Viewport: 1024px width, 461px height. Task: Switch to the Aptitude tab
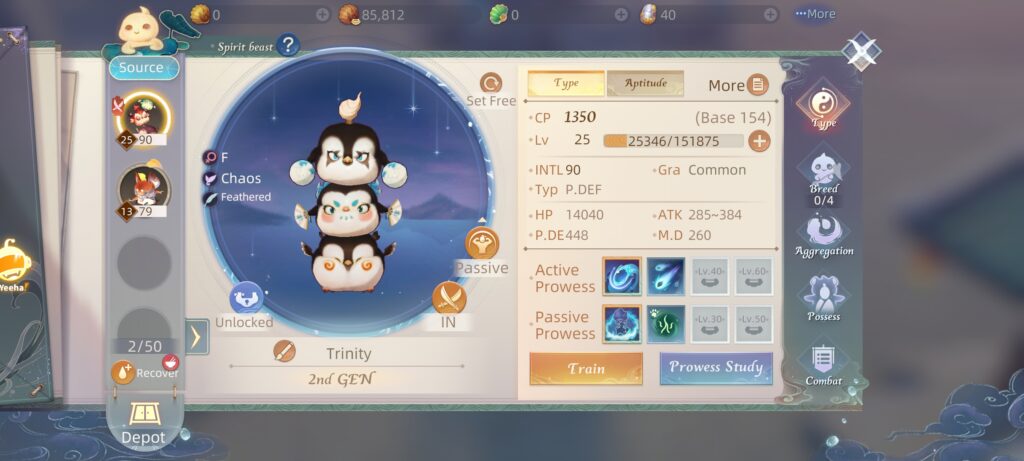point(645,83)
